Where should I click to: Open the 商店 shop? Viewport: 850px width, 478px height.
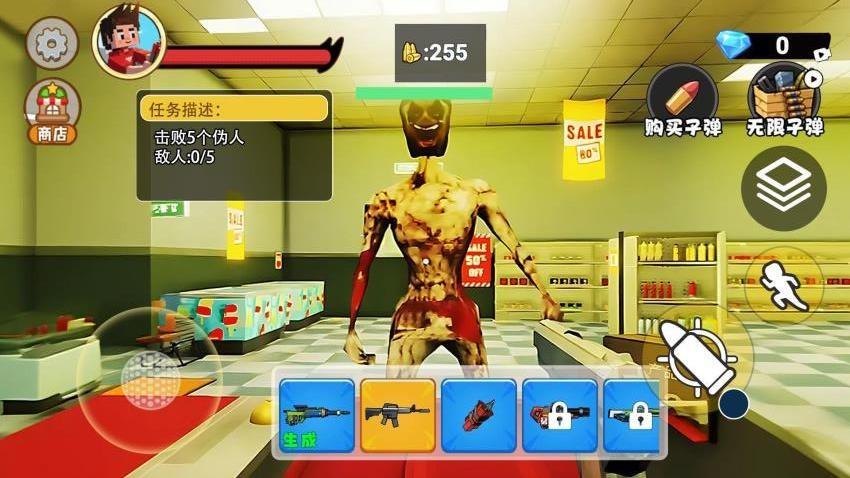52,112
